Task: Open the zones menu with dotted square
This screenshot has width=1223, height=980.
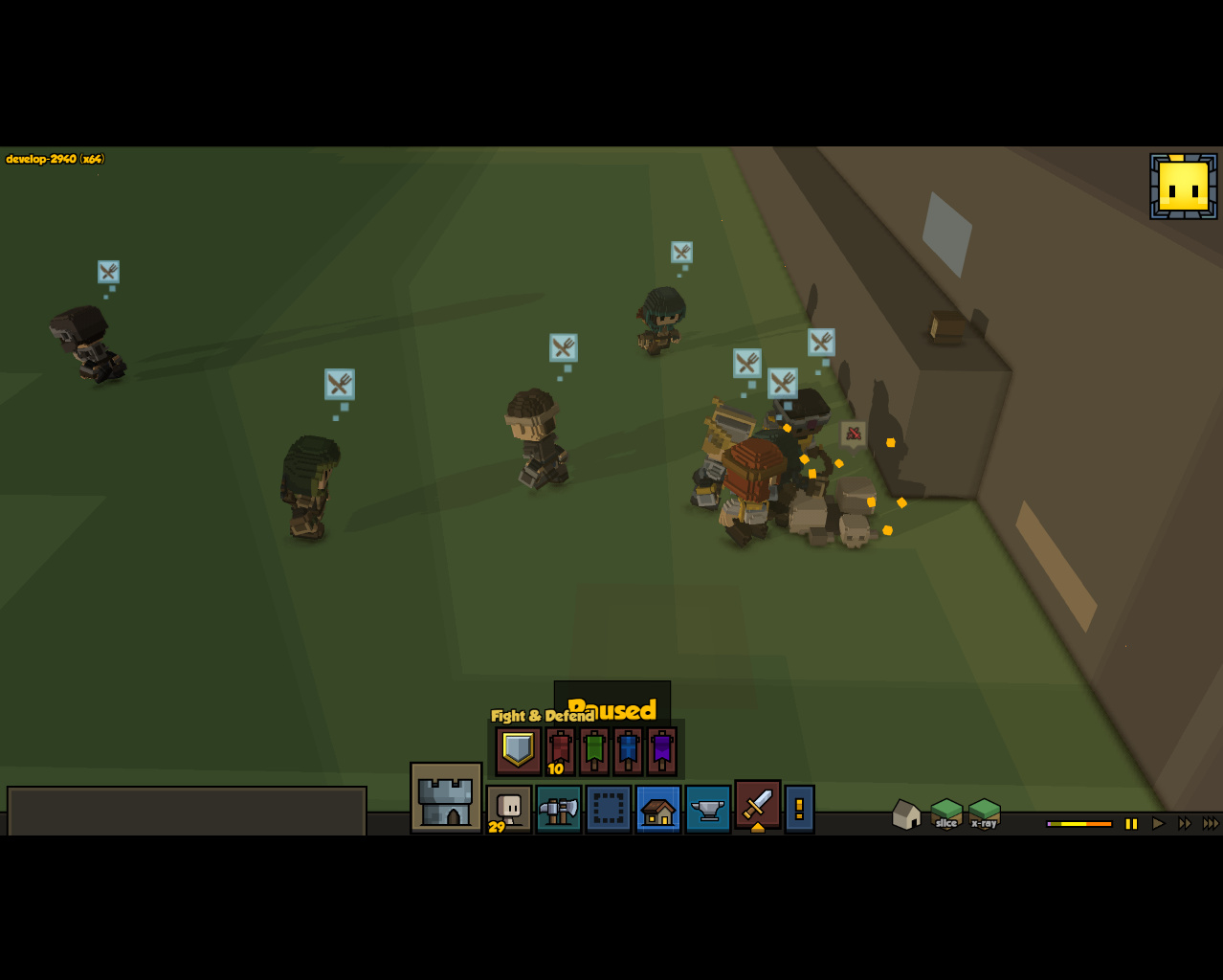Action: pos(609,810)
